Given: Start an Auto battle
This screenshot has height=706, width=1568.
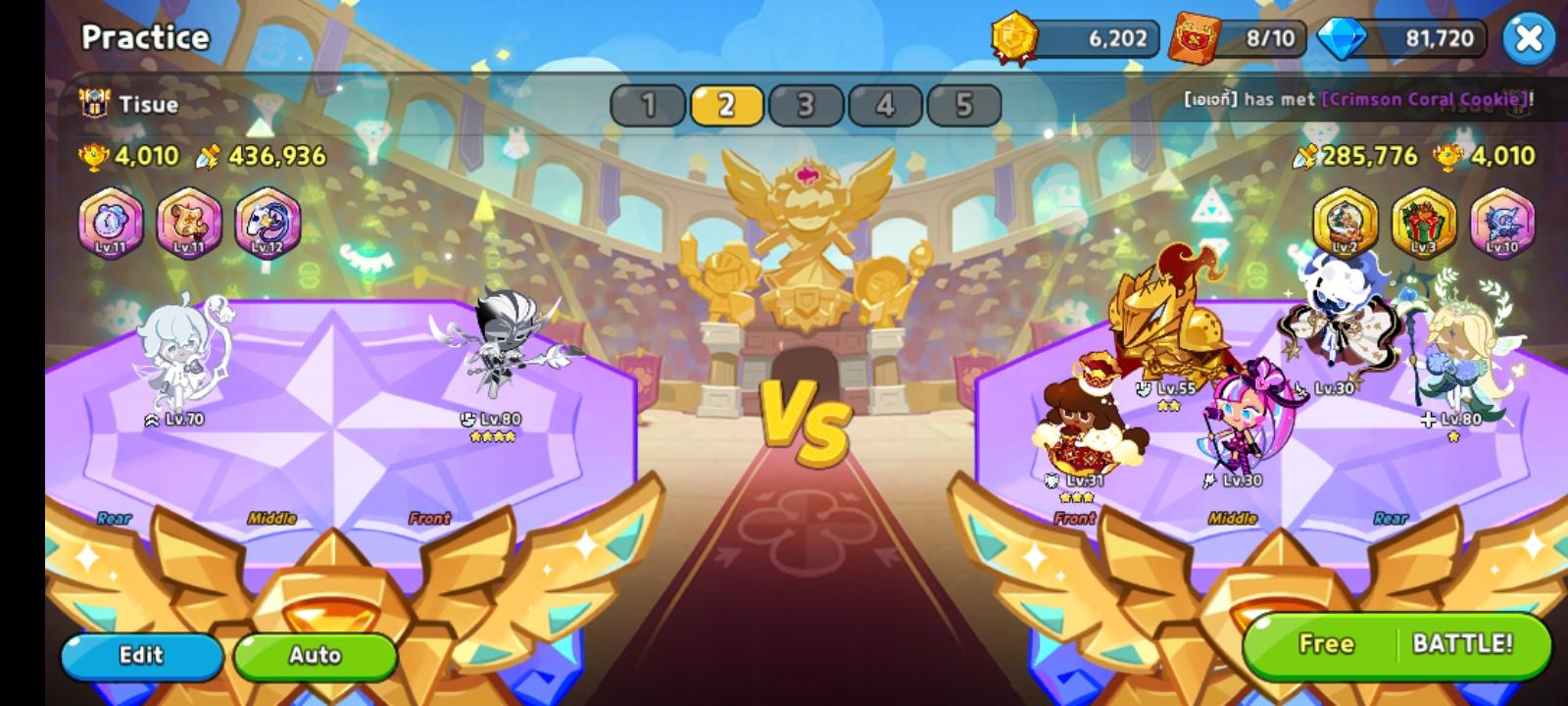Looking at the screenshot, I should (x=316, y=655).
